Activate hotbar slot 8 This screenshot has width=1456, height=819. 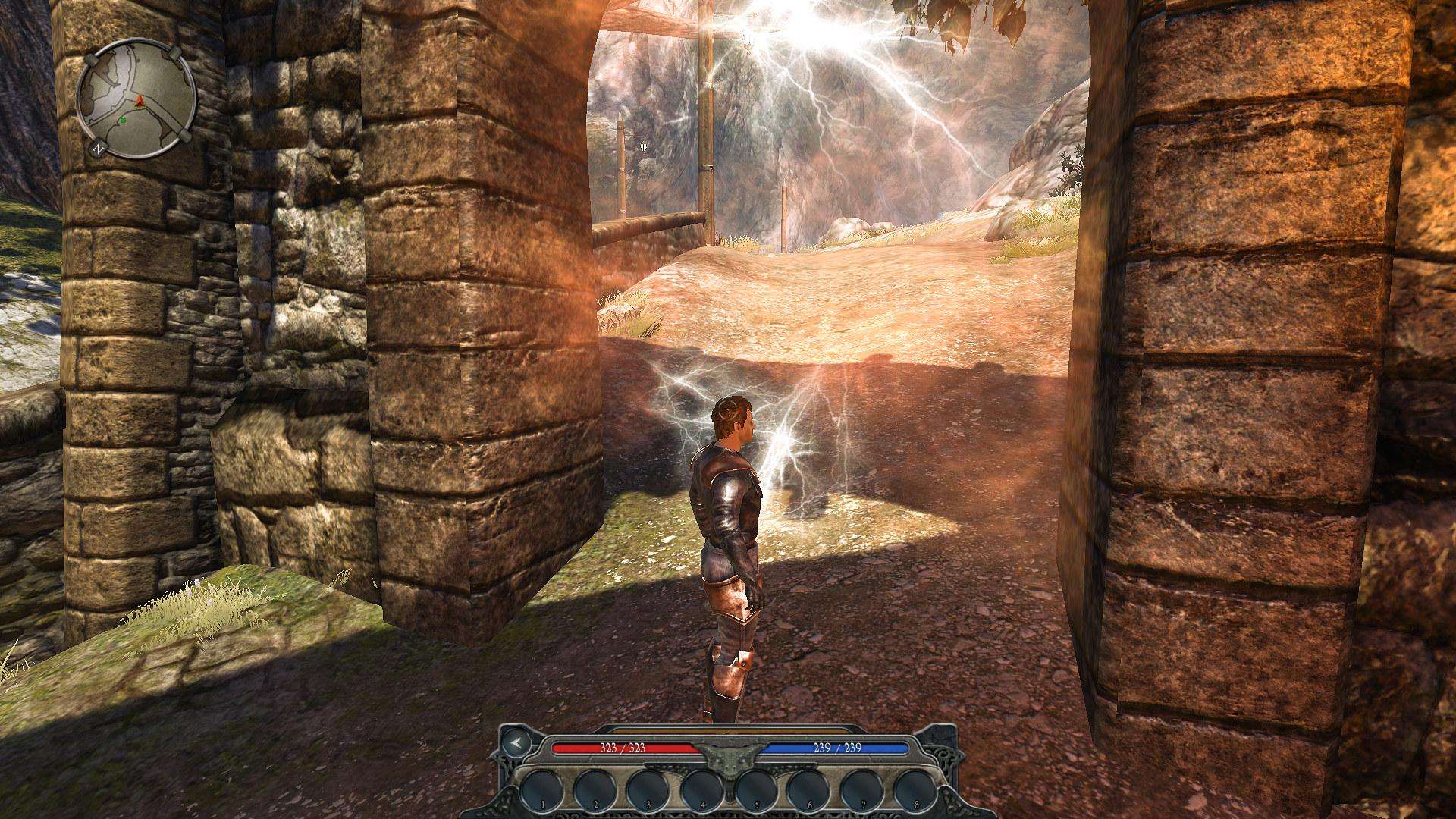[x=915, y=789]
